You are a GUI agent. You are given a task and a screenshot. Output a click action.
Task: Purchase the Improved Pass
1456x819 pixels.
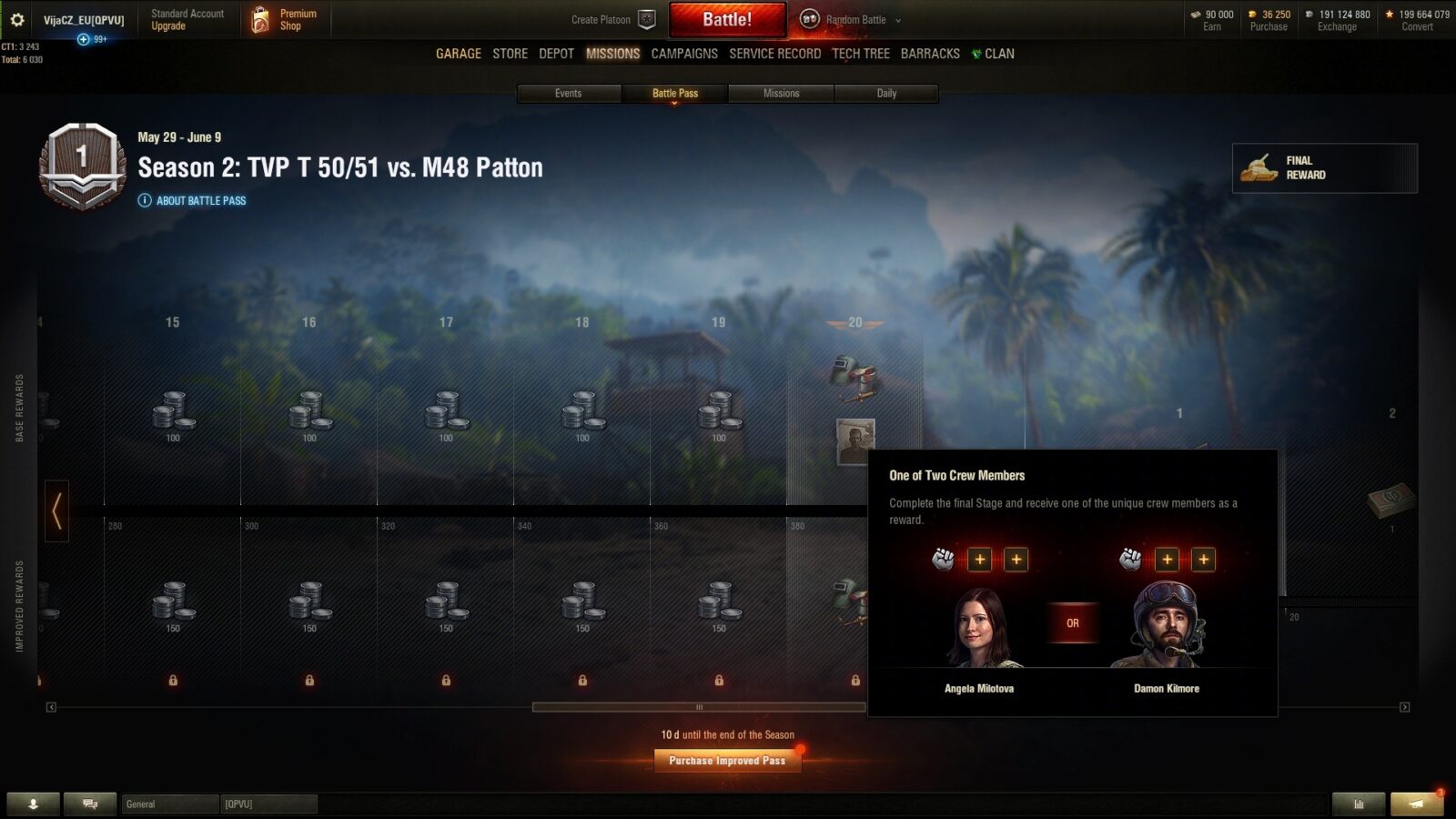pyautogui.click(x=727, y=761)
